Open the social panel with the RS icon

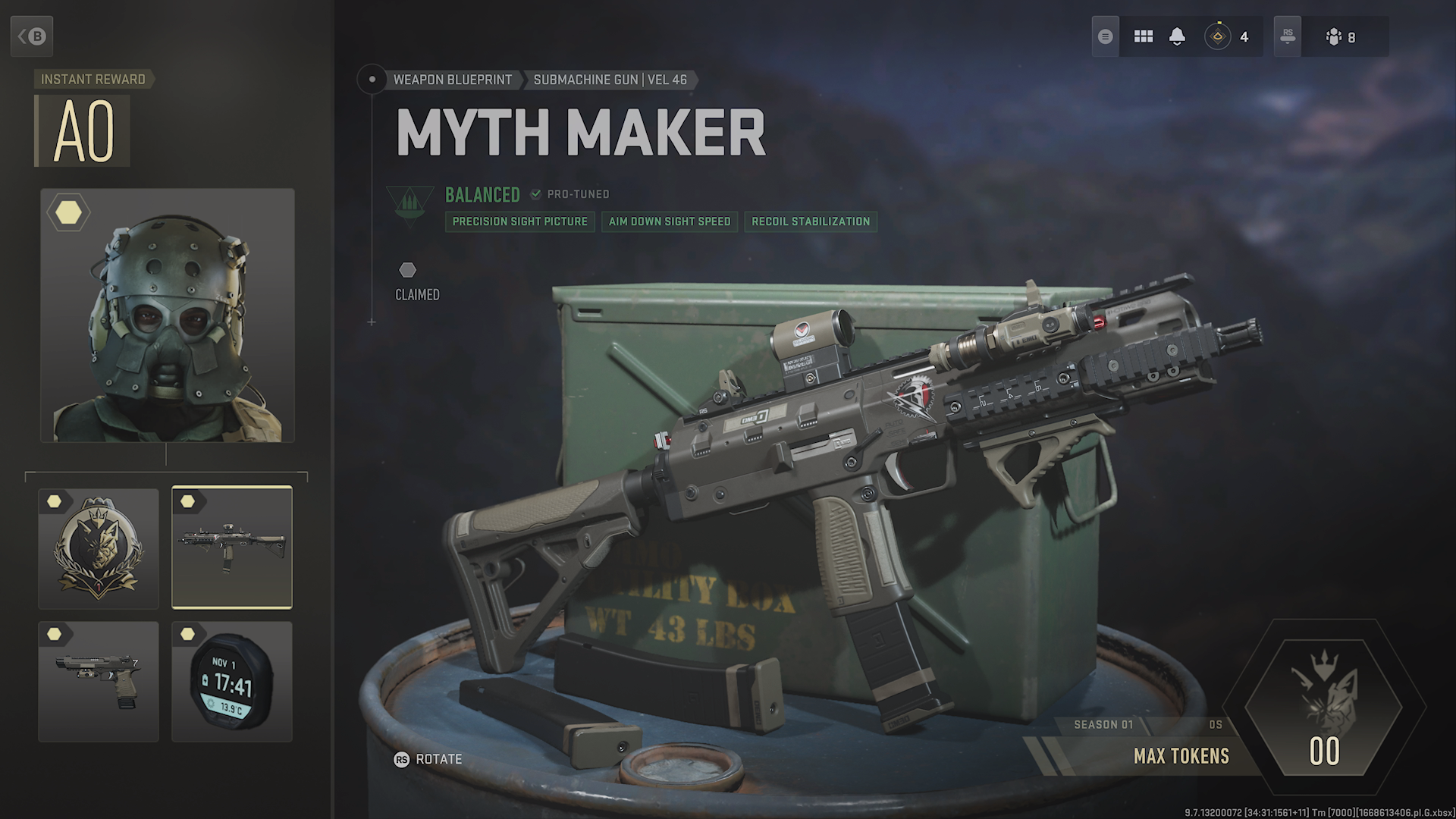tap(1287, 36)
